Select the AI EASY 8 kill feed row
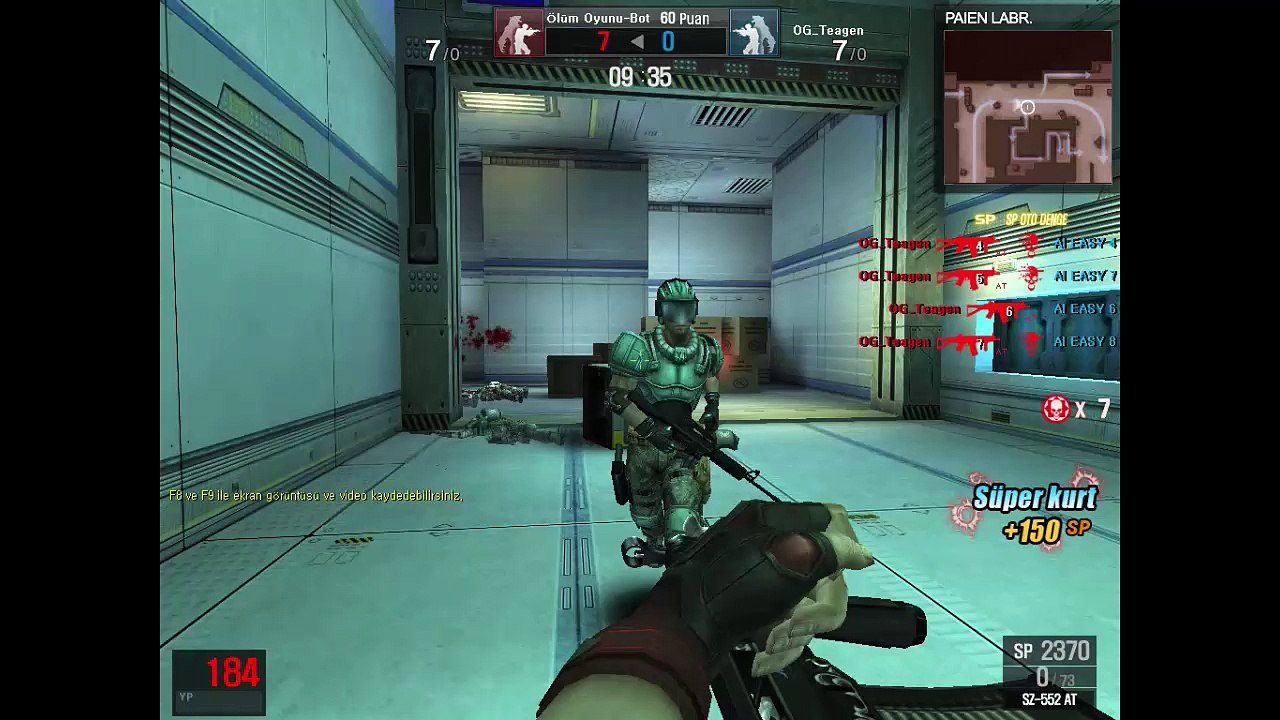 (x=987, y=342)
